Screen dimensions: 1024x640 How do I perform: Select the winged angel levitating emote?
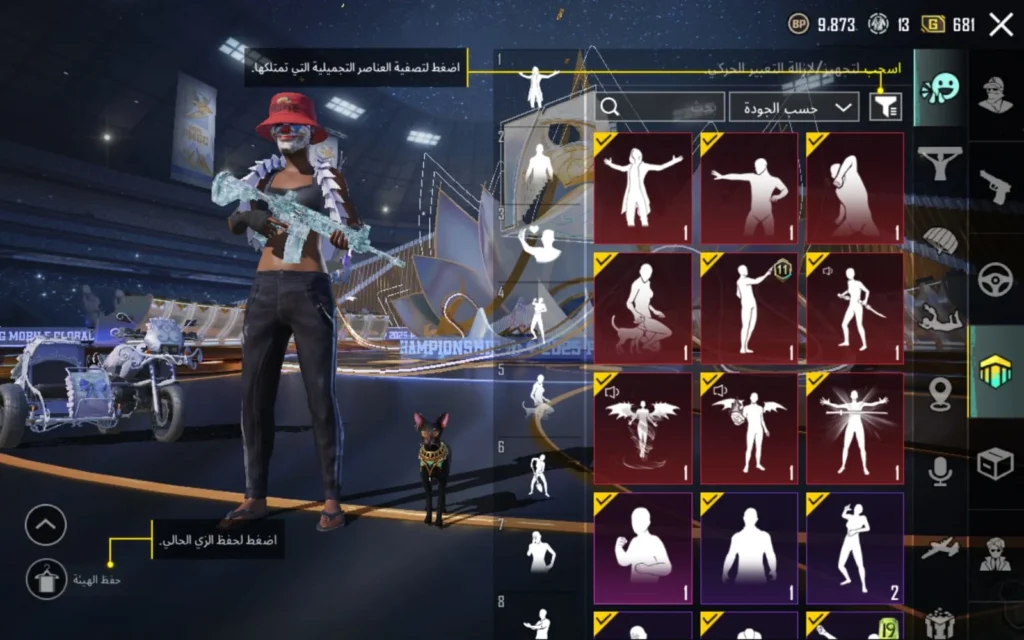tap(643, 428)
